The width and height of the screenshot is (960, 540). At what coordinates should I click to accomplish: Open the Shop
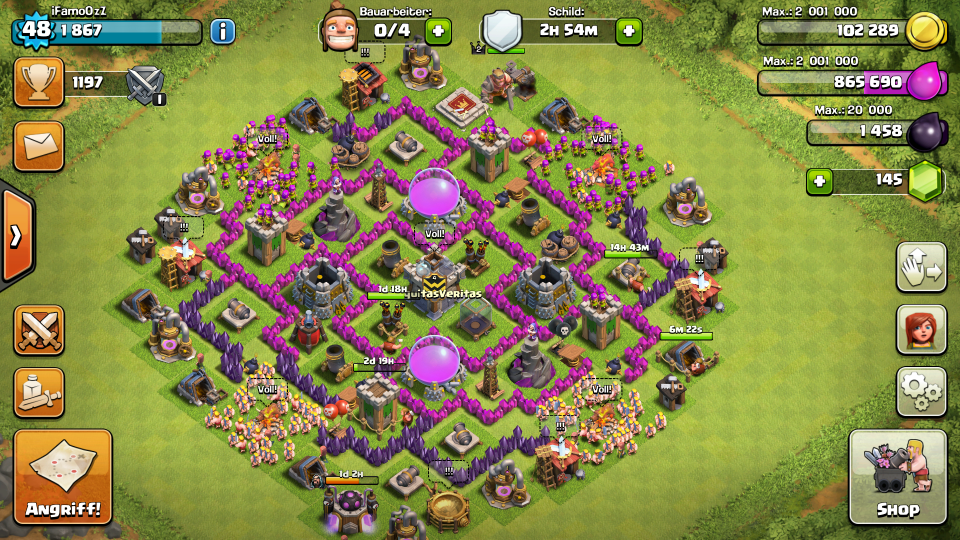897,477
